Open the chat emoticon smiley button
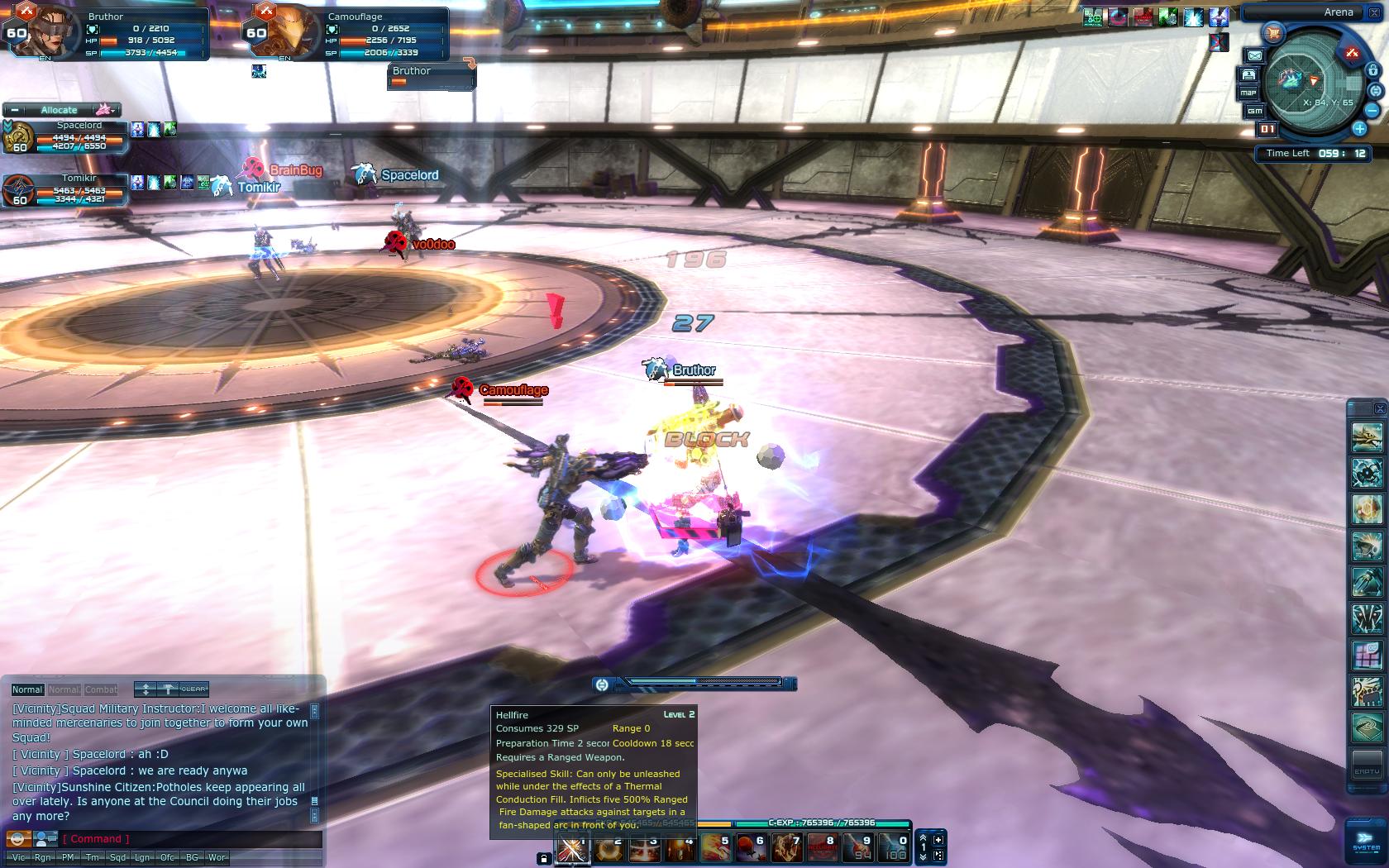1389x868 pixels. 18,839
